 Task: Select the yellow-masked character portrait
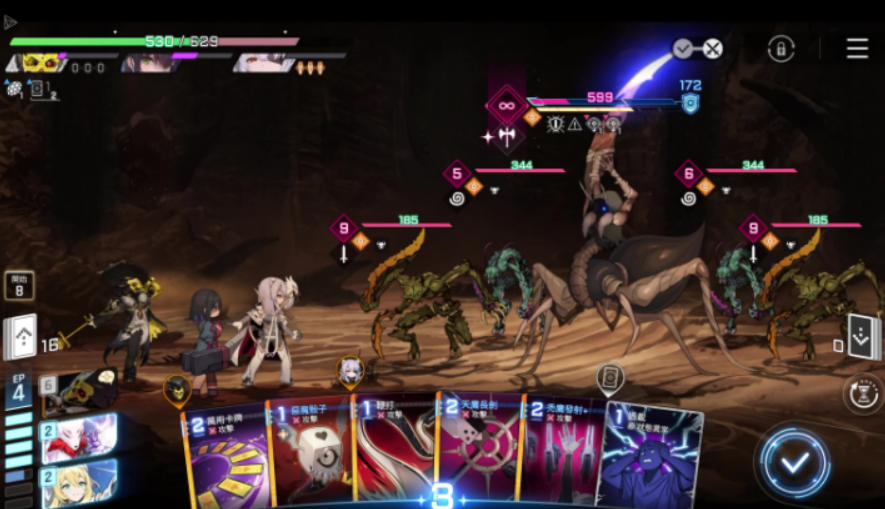[x=41, y=63]
